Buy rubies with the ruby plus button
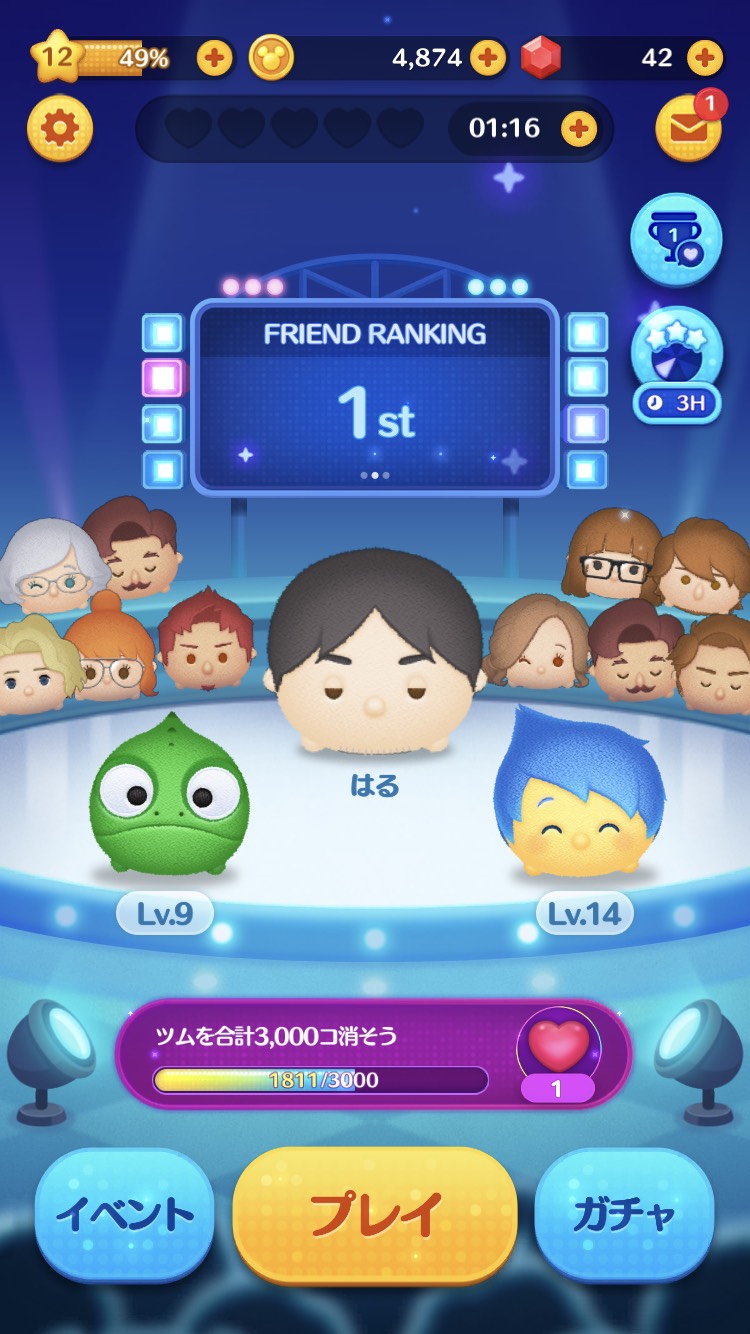750x1334 pixels. 705,58
